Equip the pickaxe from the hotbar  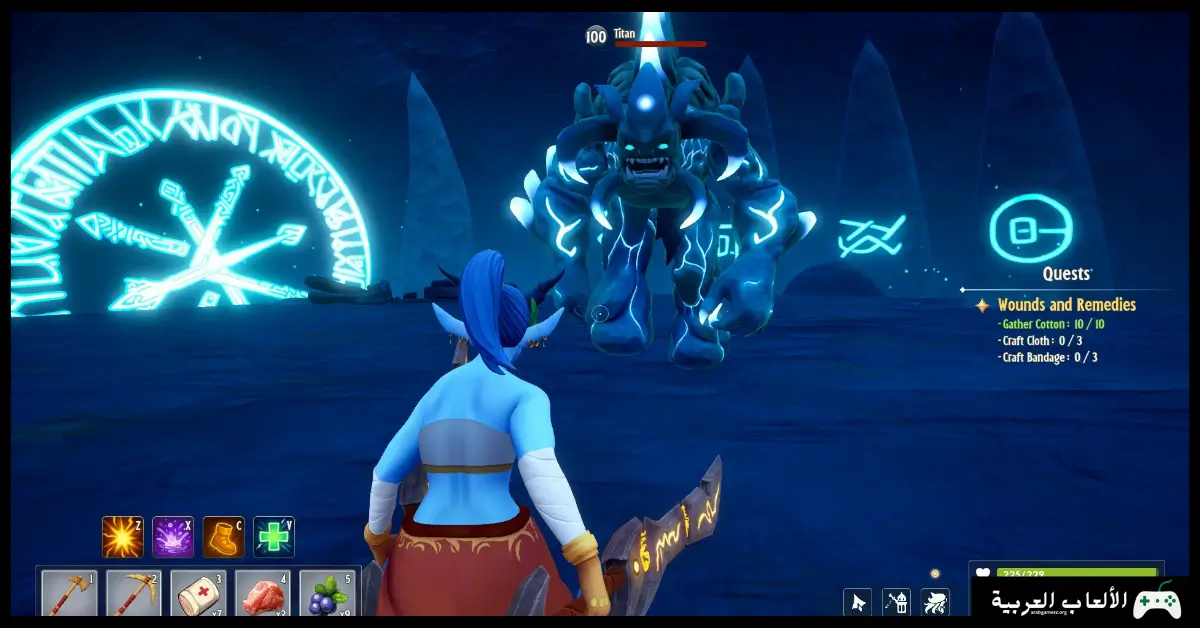[x=133, y=596]
